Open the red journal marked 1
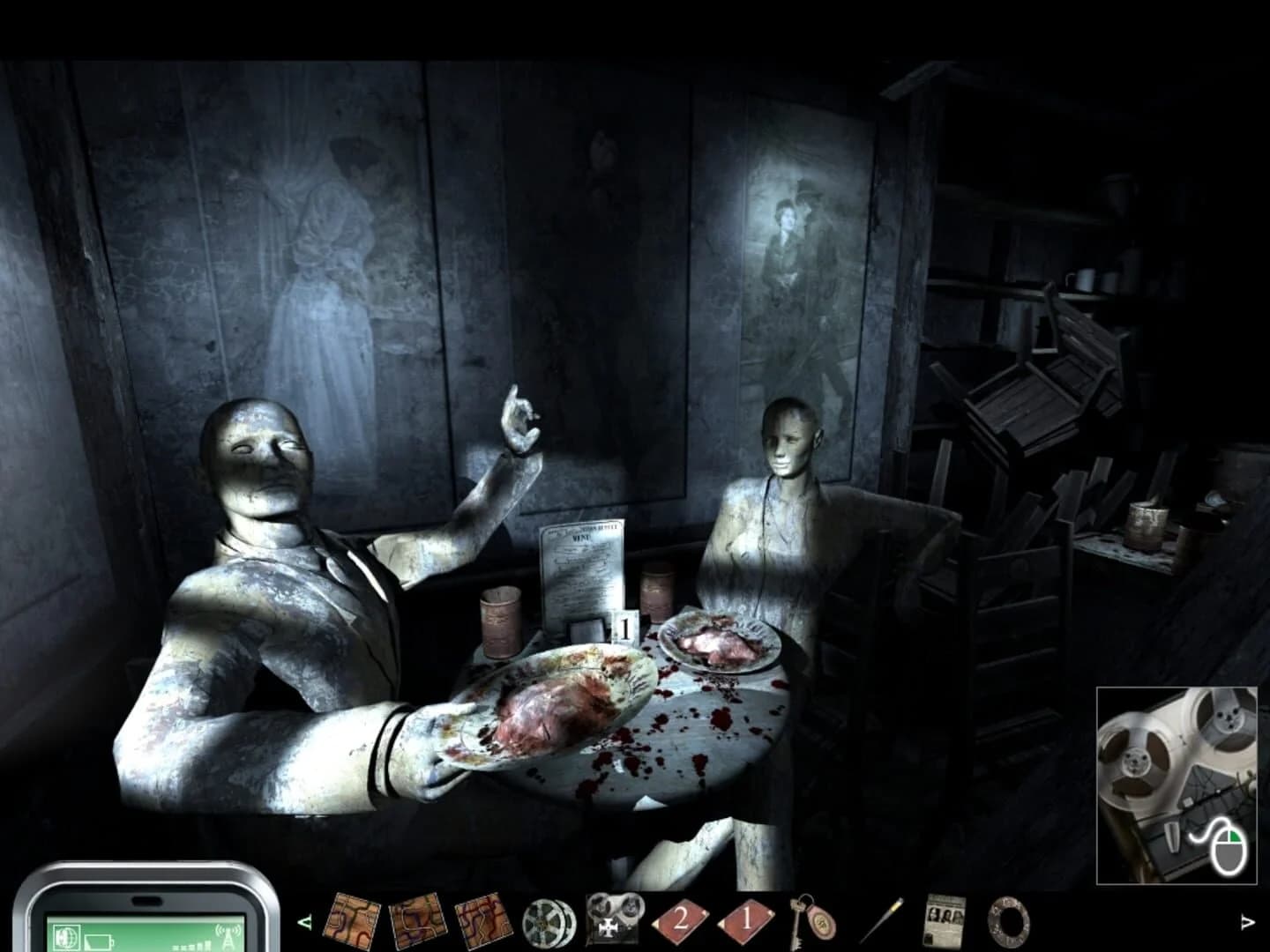The image size is (1270, 952). click(x=745, y=921)
